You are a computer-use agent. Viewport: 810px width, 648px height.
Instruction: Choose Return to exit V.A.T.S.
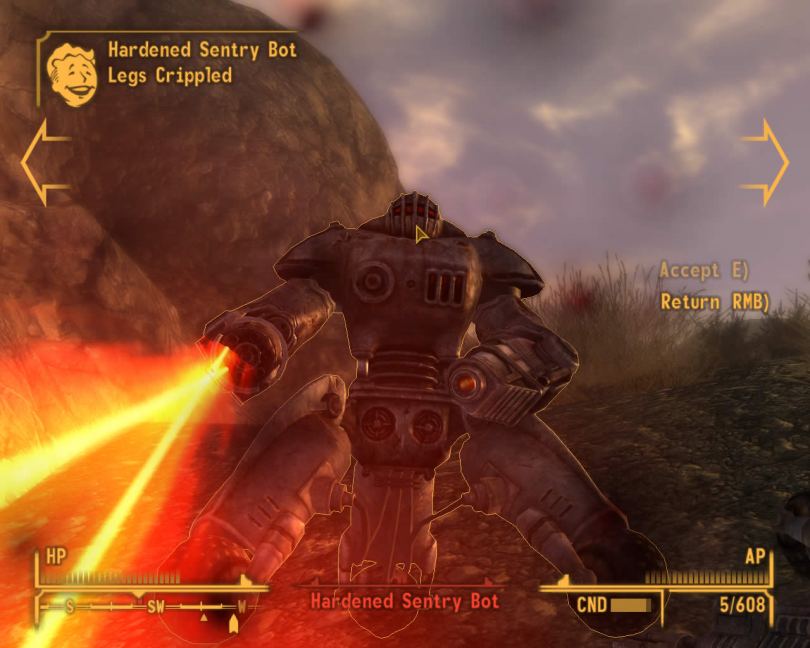pos(714,300)
